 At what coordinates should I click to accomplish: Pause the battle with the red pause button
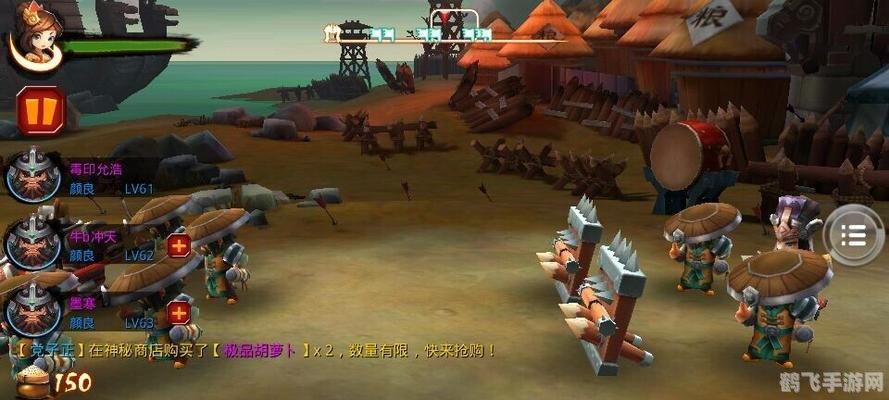[40, 110]
